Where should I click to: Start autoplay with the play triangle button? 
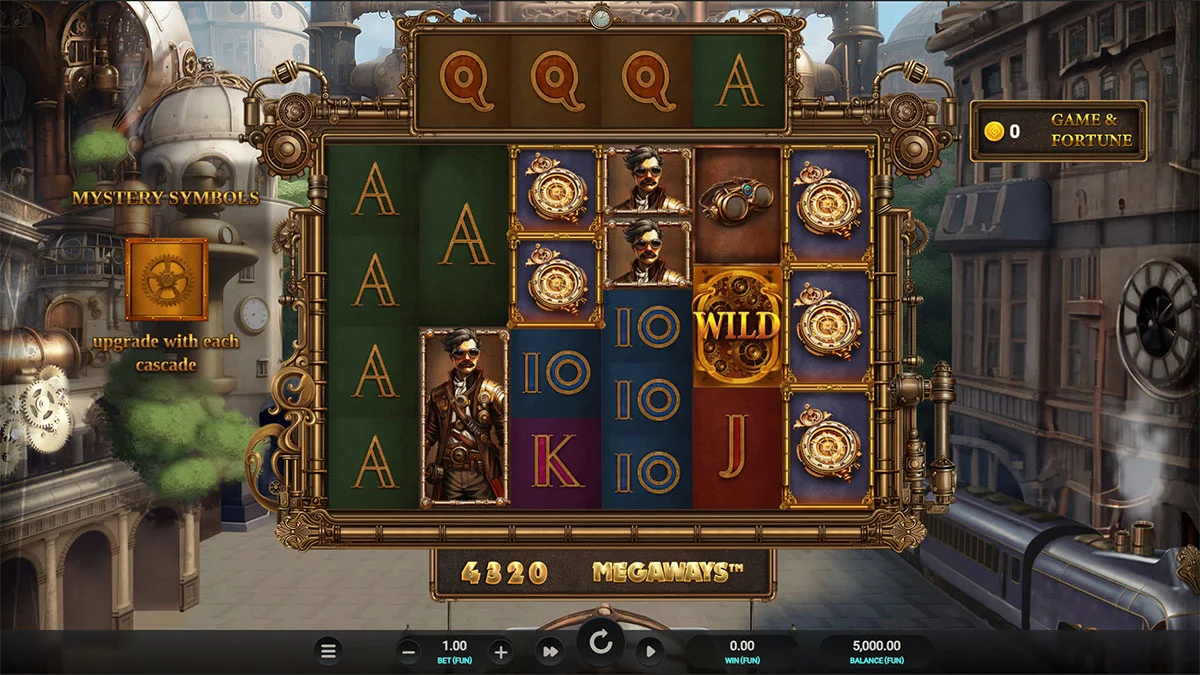click(x=650, y=652)
